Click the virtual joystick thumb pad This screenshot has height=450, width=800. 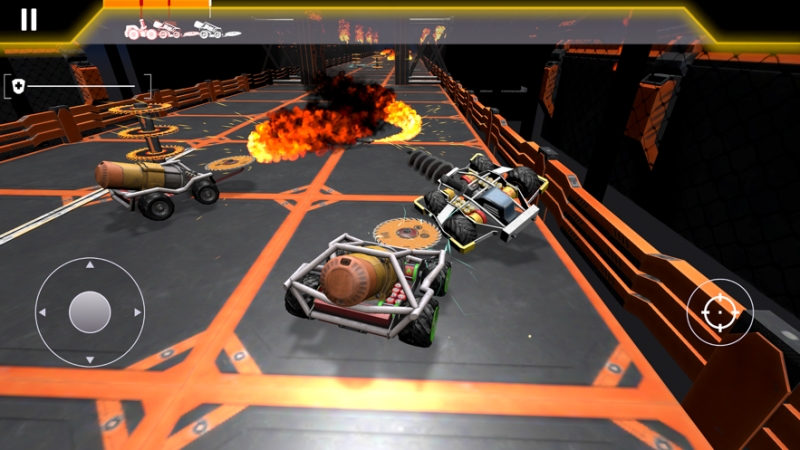(90, 312)
